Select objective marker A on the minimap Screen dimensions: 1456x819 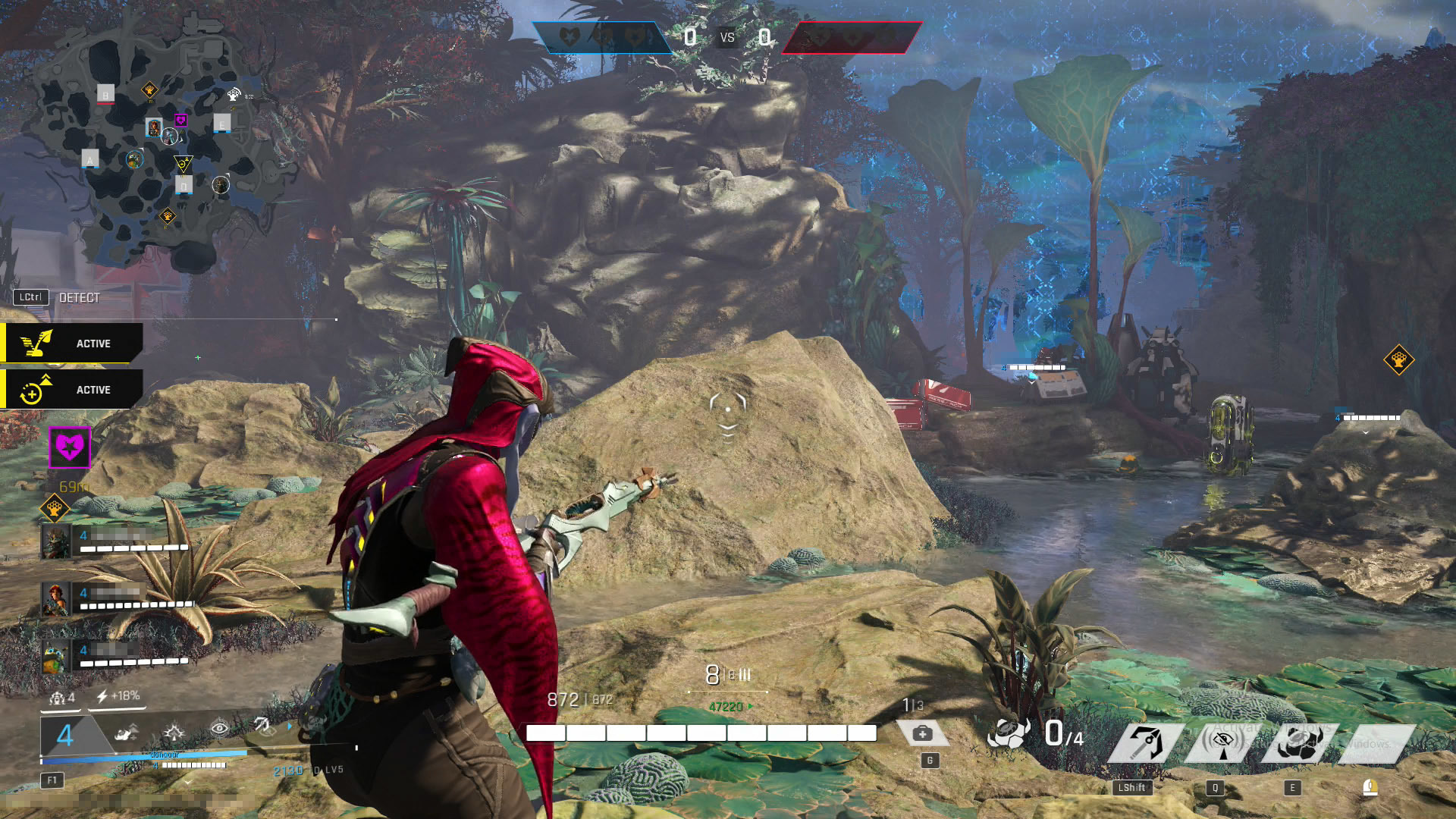[90, 159]
